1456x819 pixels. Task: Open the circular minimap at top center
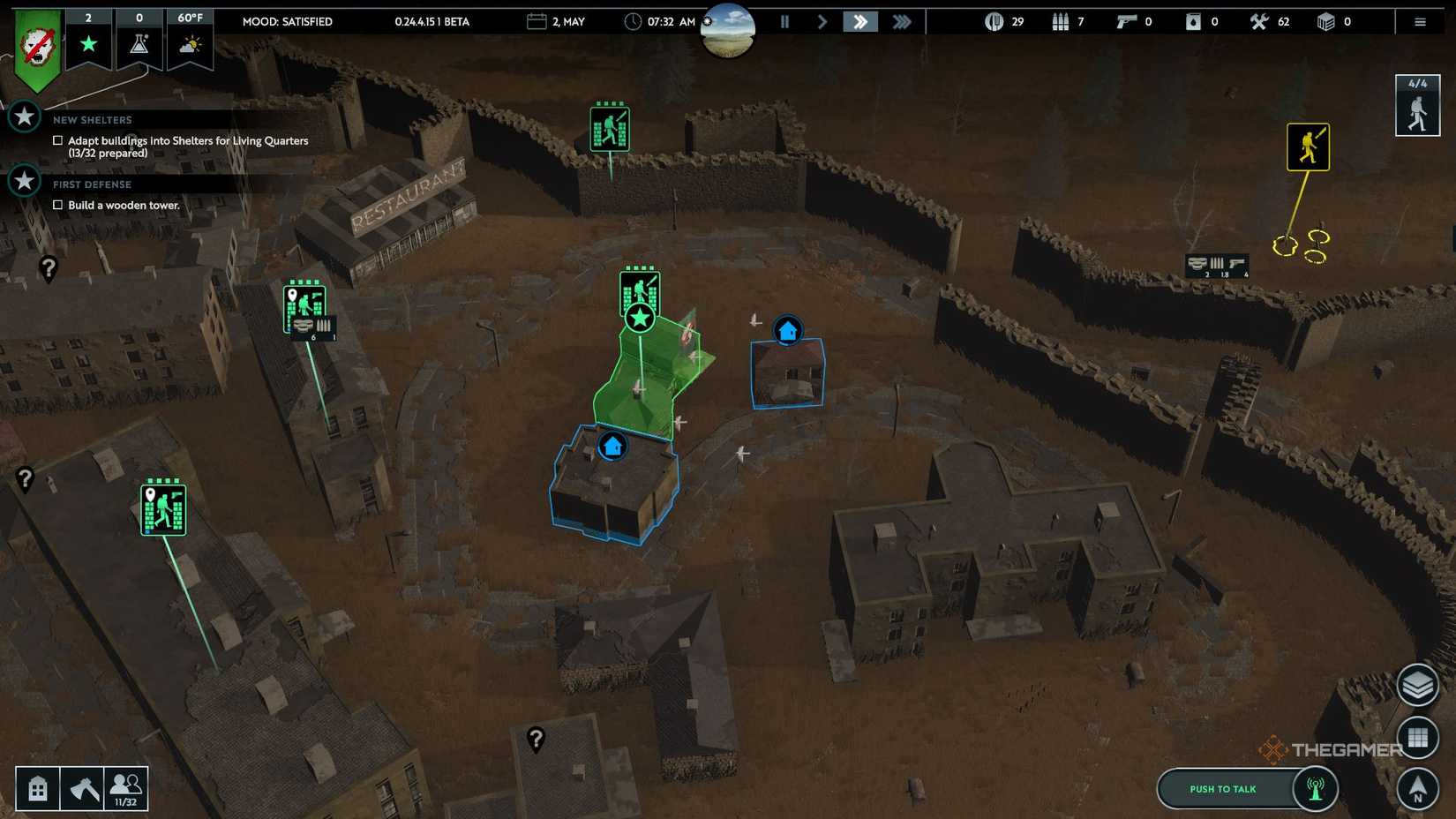coord(728,30)
